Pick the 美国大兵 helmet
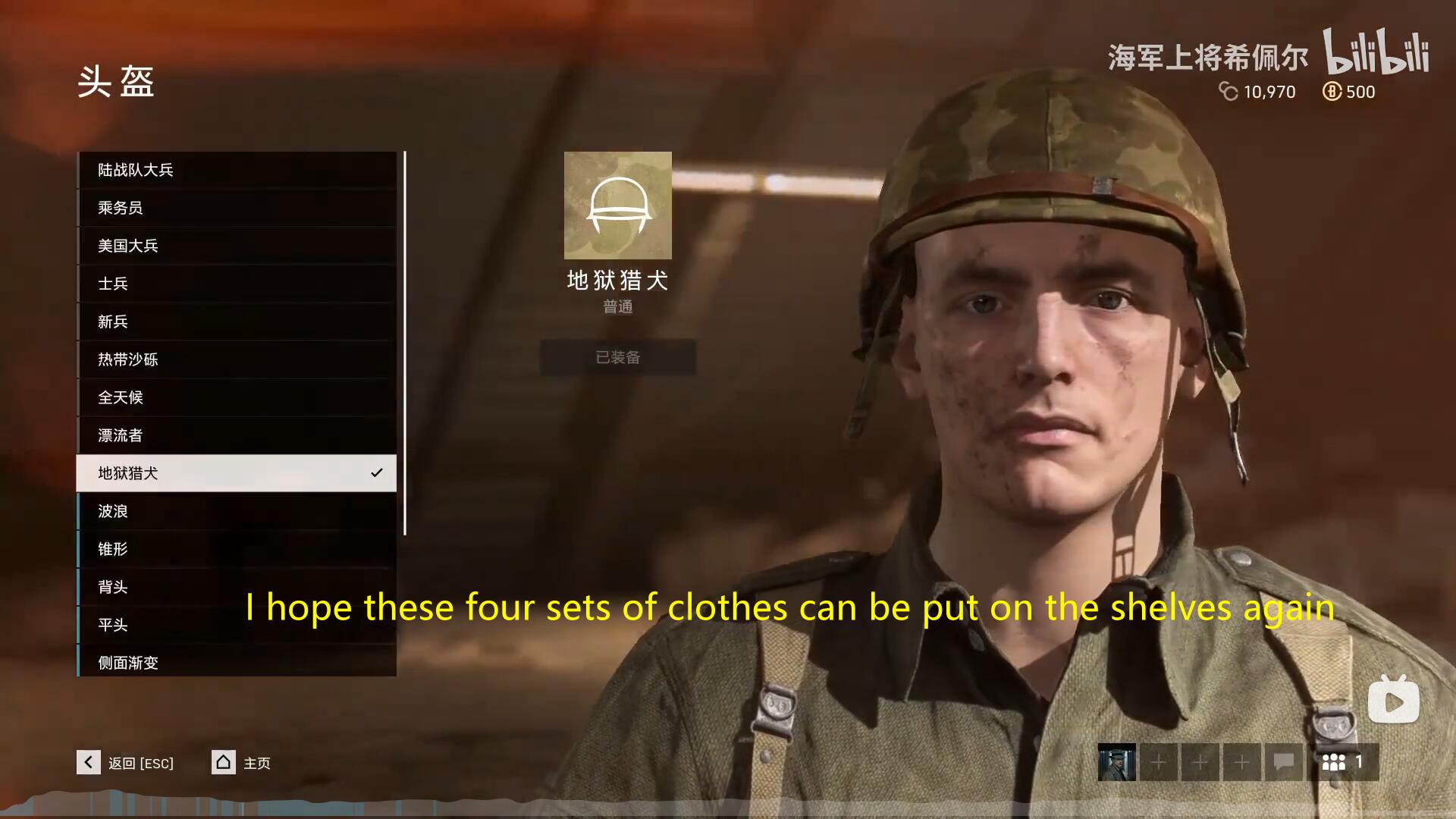This screenshot has height=819, width=1456. point(236,246)
